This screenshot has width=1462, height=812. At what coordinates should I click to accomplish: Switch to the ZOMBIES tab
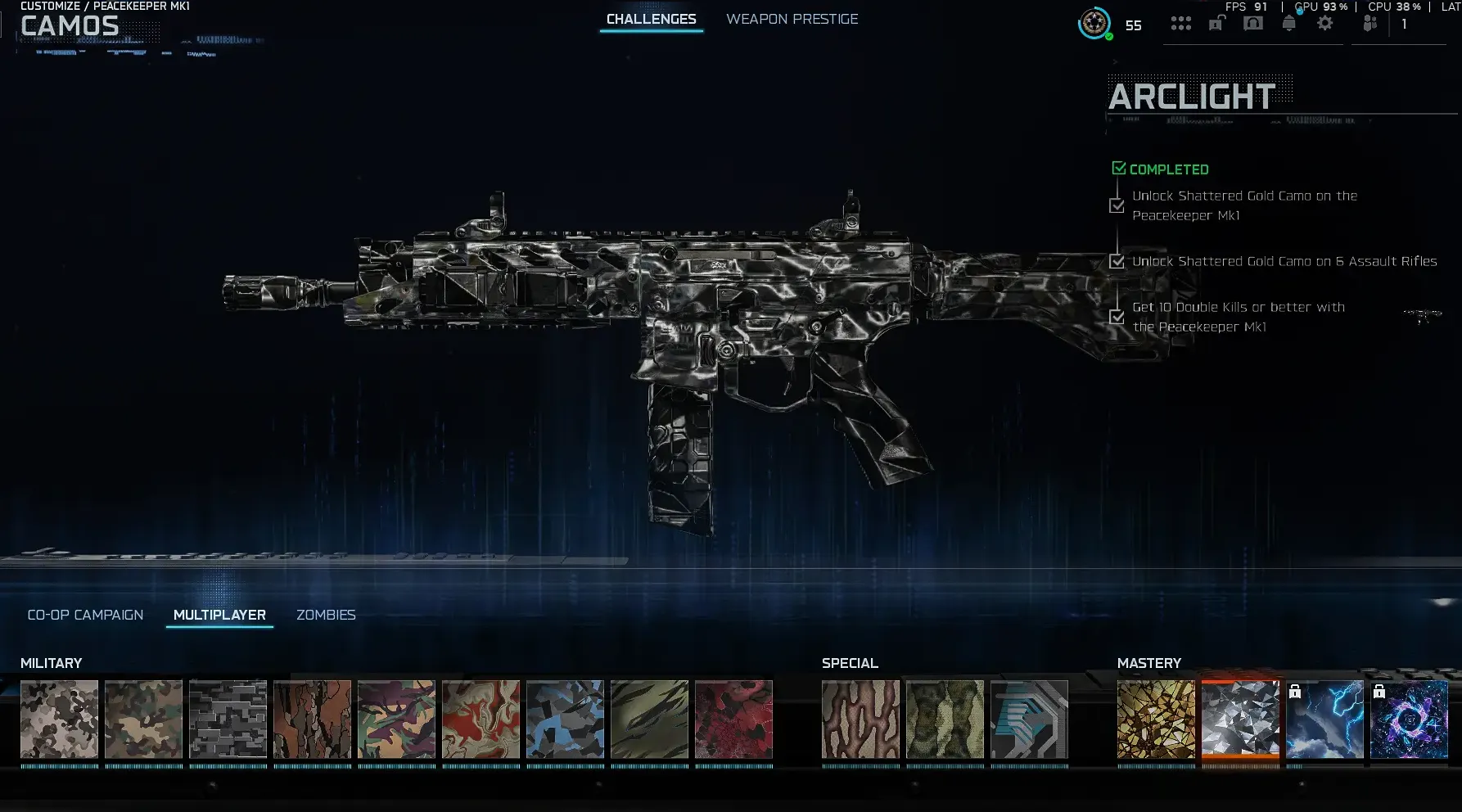326,615
